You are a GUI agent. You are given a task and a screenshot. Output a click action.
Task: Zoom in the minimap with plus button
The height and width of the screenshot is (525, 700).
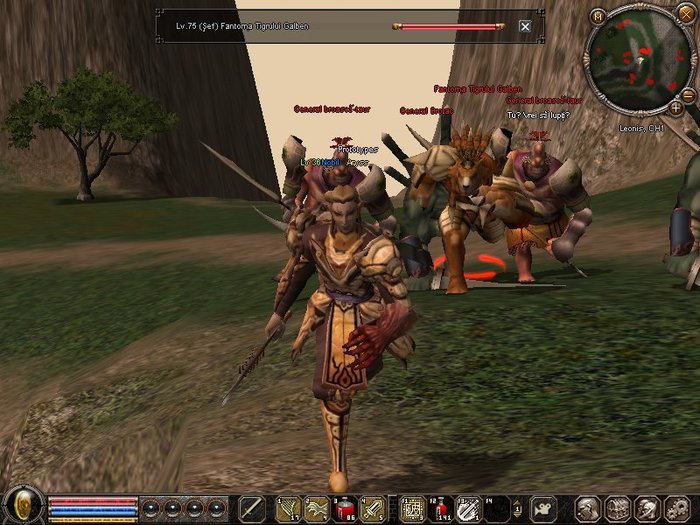point(675,106)
